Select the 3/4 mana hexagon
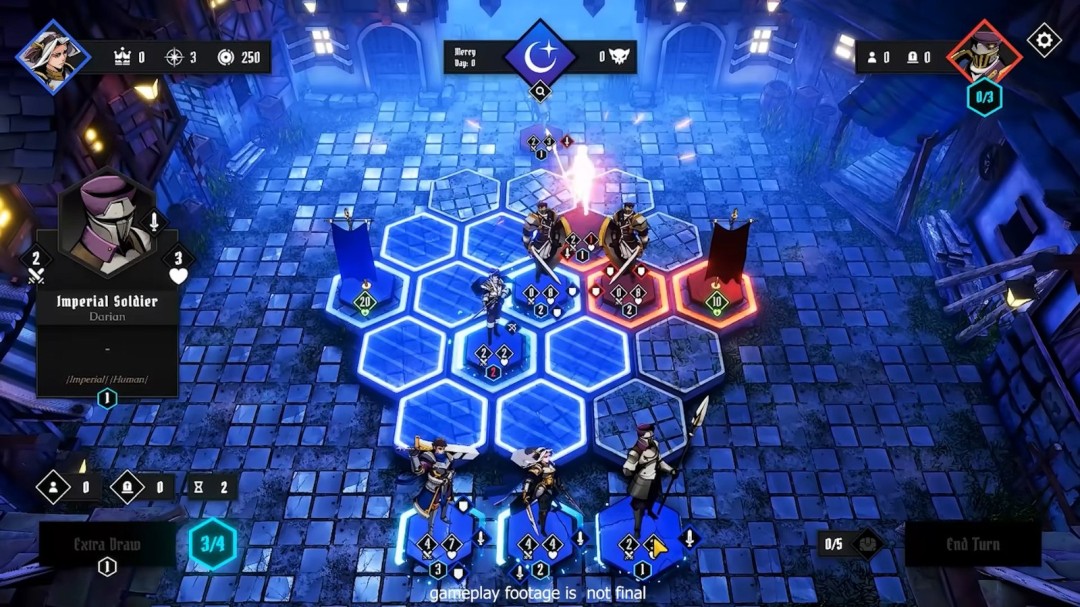 click(x=213, y=545)
